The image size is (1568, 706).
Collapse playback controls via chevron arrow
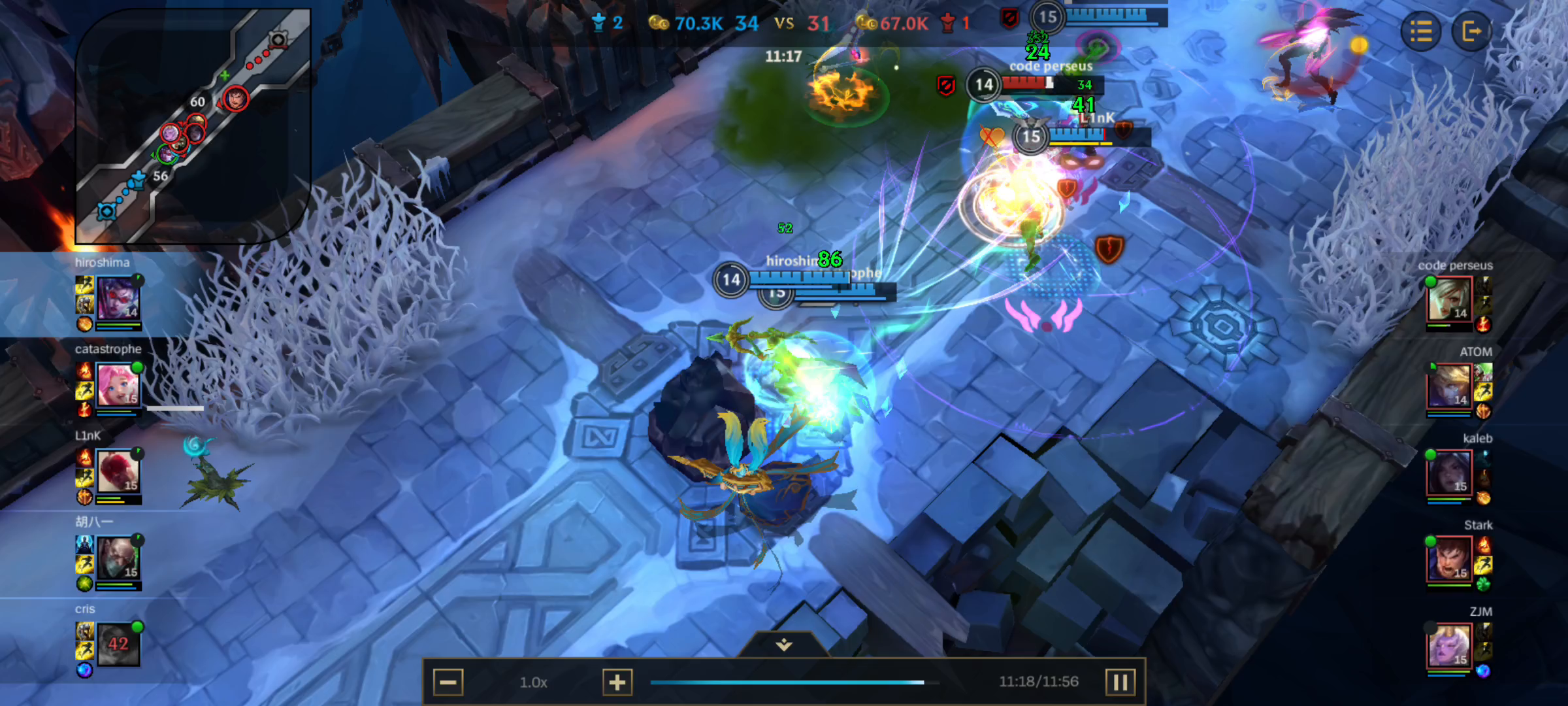point(783,643)
